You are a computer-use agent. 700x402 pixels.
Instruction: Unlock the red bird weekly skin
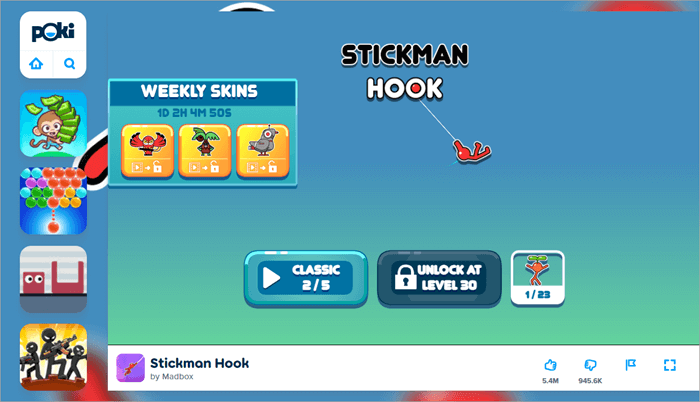click(x=147, y=151)
